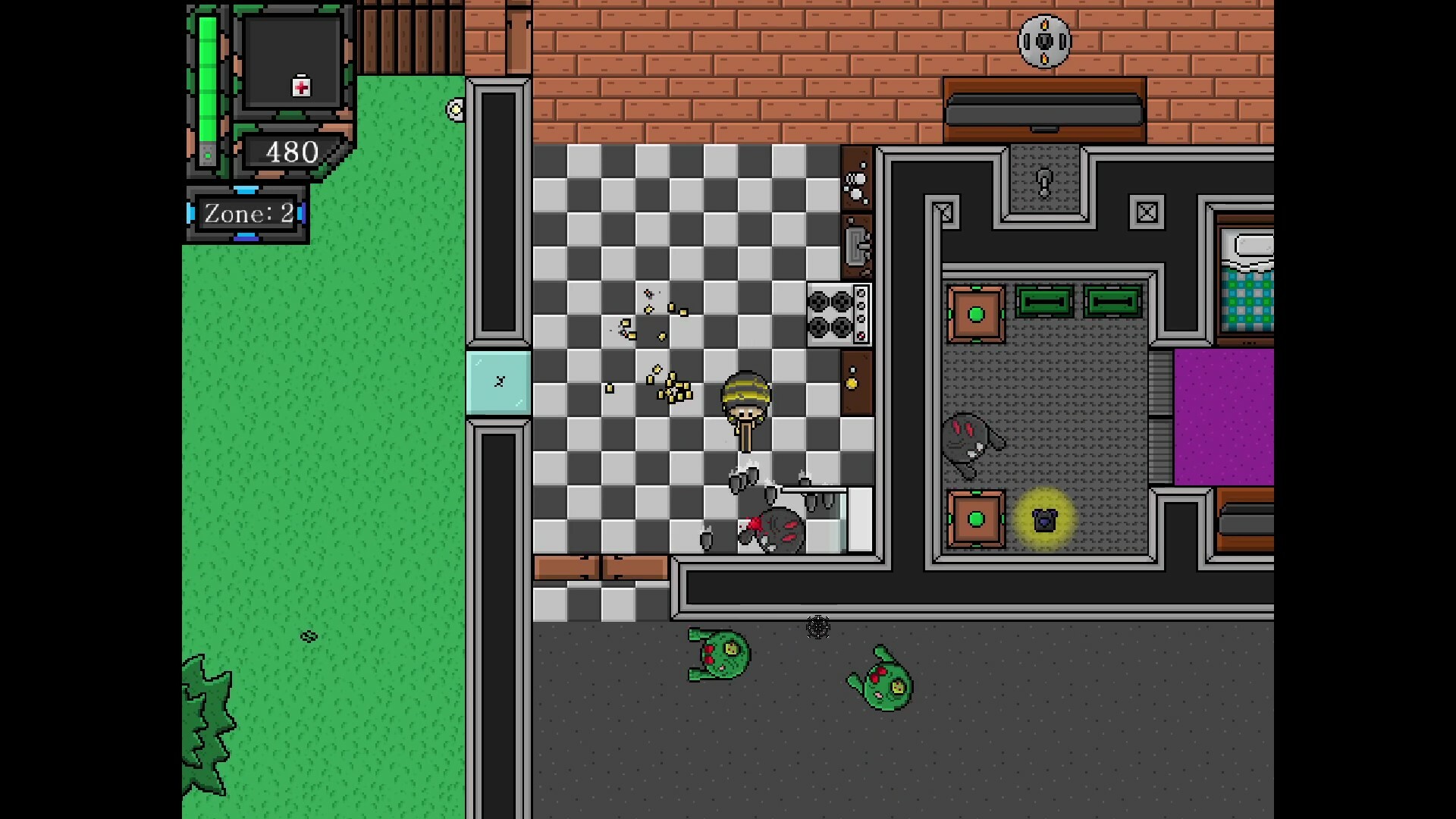The image size is (1456, 819).
Task: Expand the Zone: 2 indicator panel
Action: coord(246,213)
